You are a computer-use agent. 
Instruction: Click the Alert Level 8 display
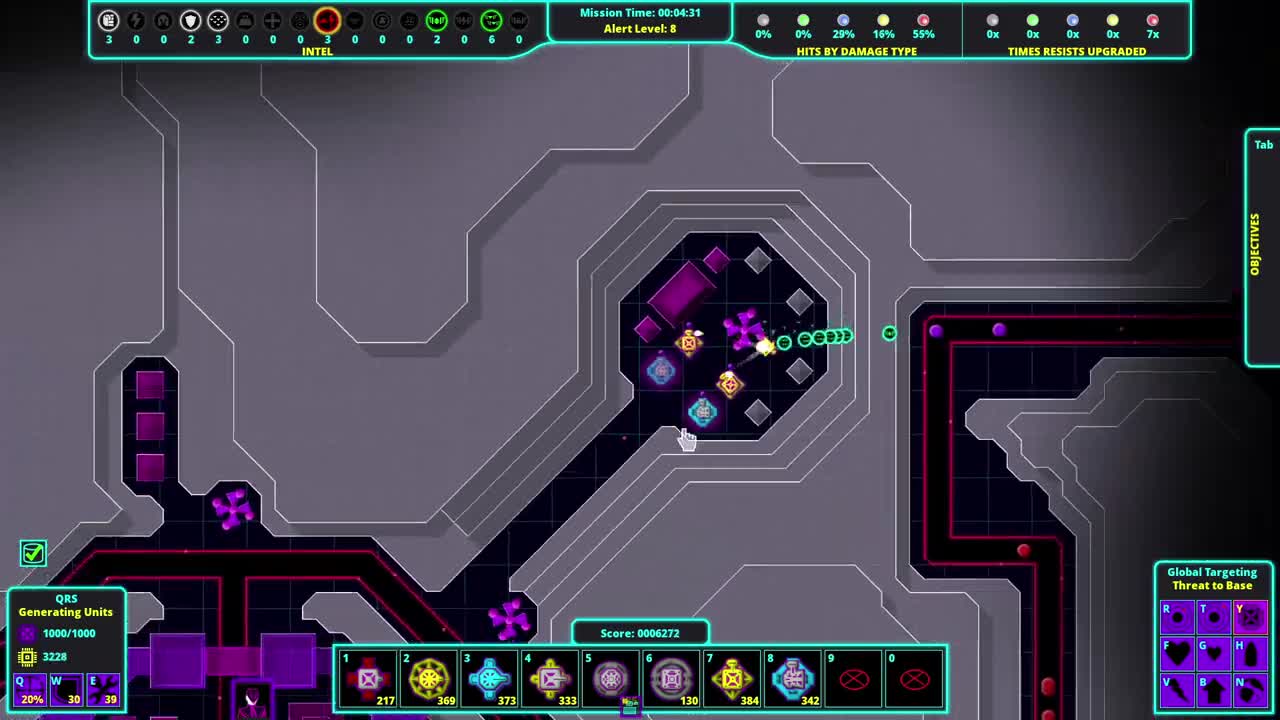tap(640, 27)
